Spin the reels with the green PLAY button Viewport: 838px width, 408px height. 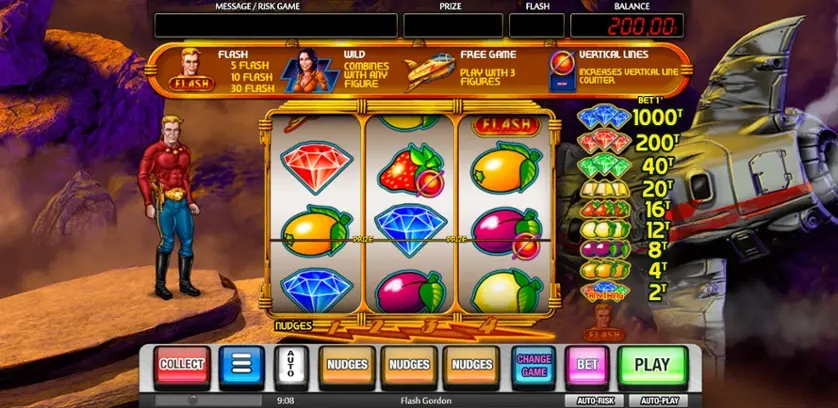click(652, 365)
